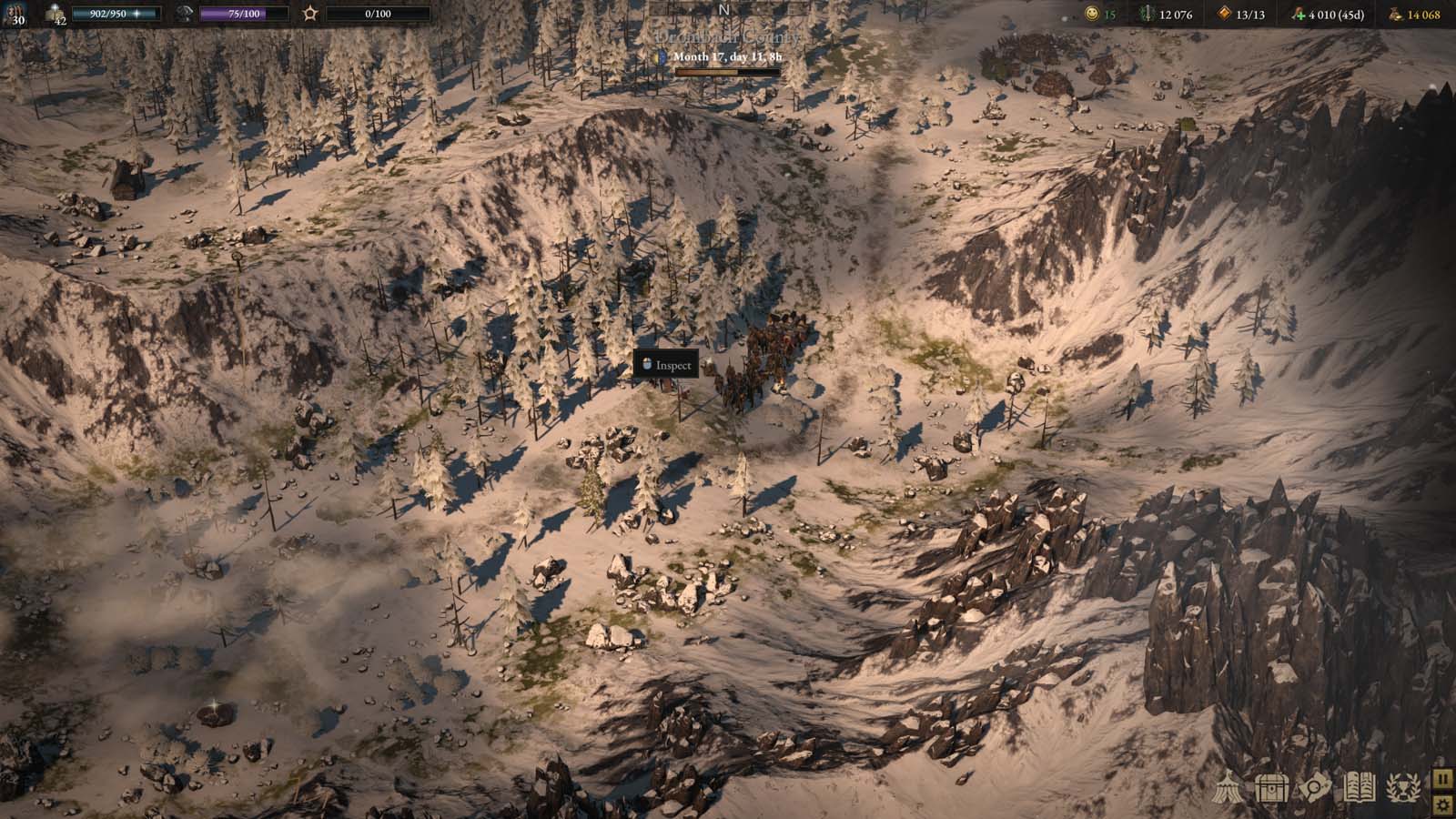Open the settings gear menu
1456x819 pixels.
(x=1443, y=805)
